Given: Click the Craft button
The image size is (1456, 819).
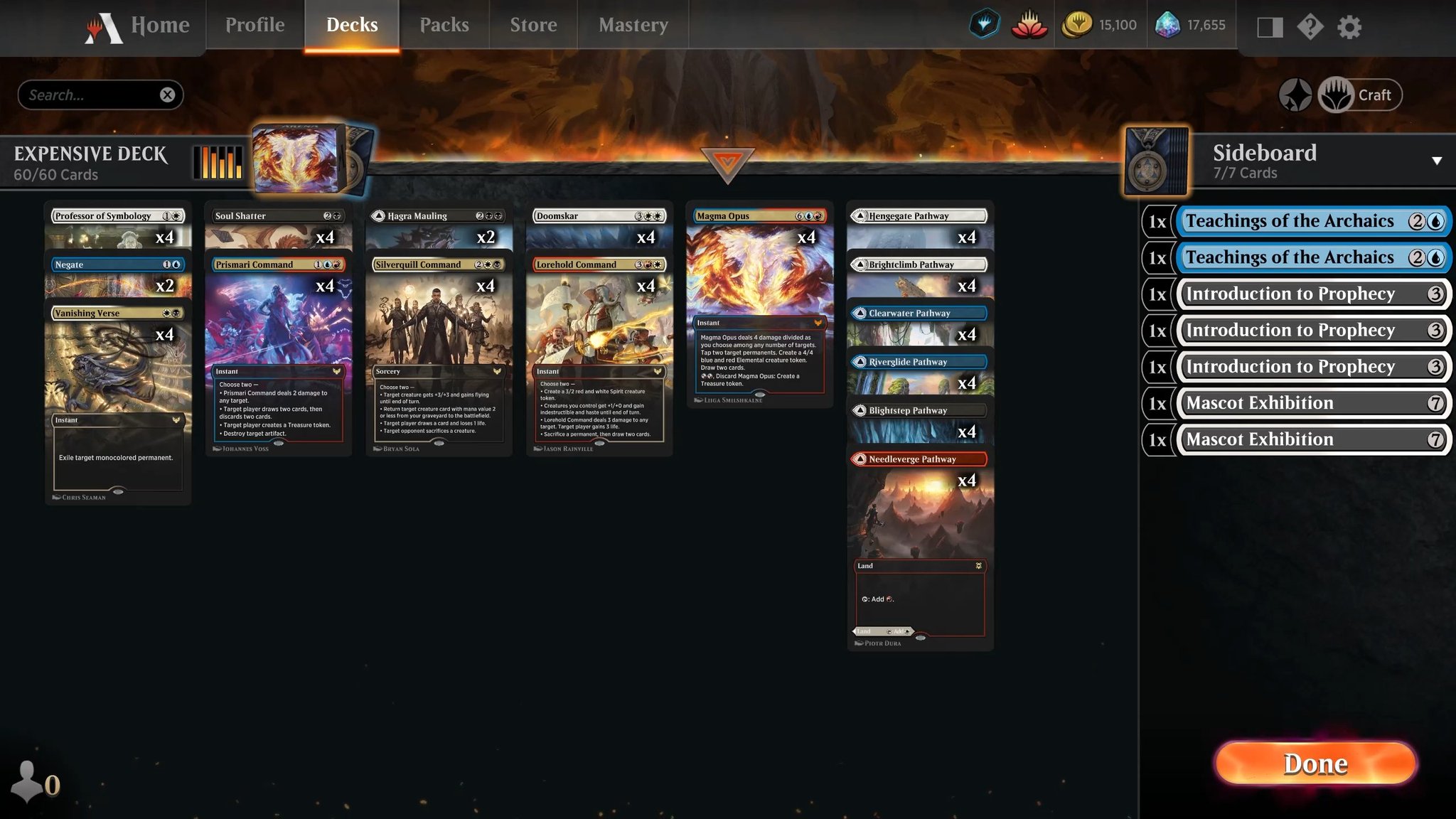Looking at the screenshot, I should pos(1360,94).
